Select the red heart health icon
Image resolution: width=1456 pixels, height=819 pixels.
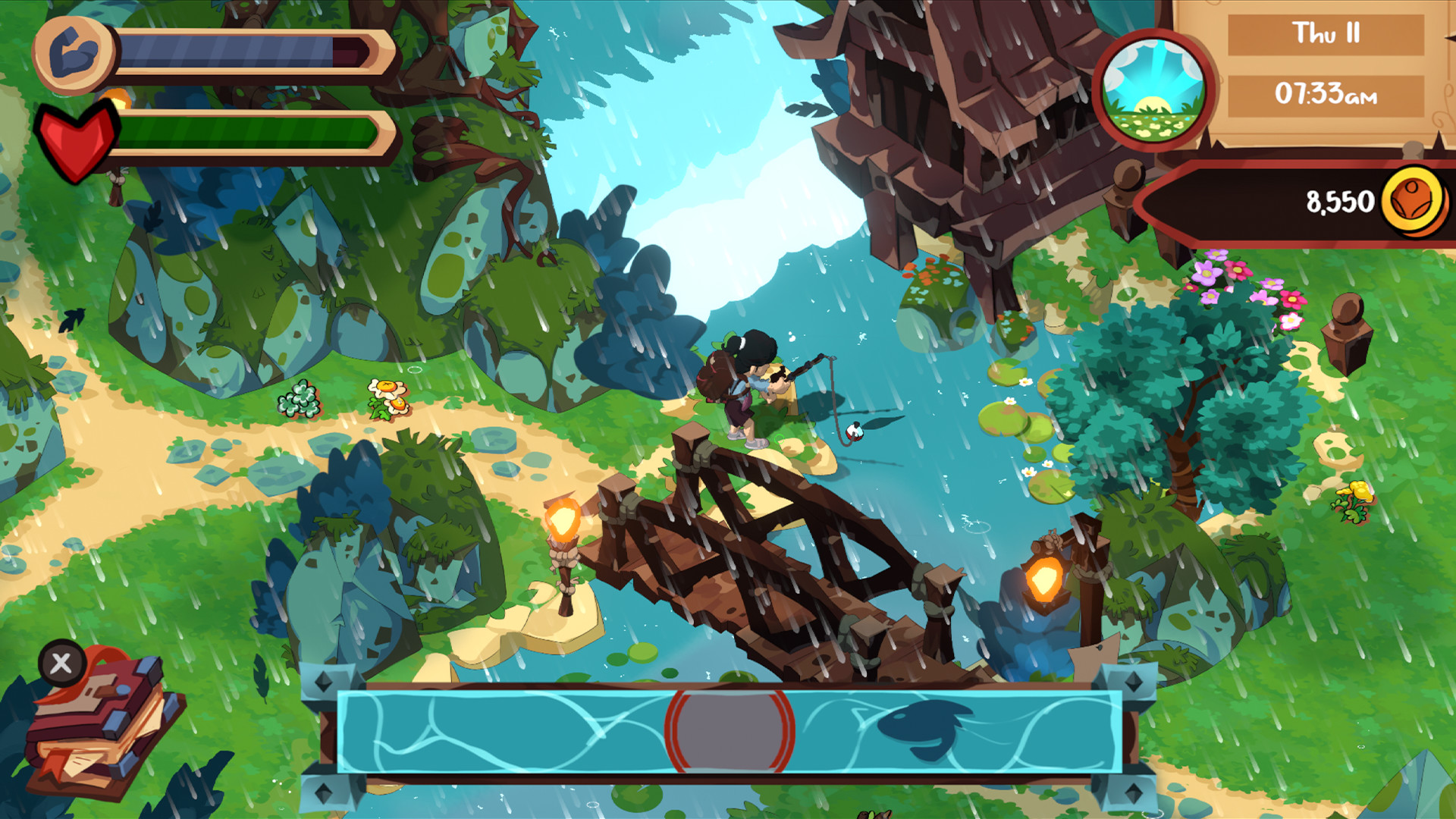pos(76,136)
